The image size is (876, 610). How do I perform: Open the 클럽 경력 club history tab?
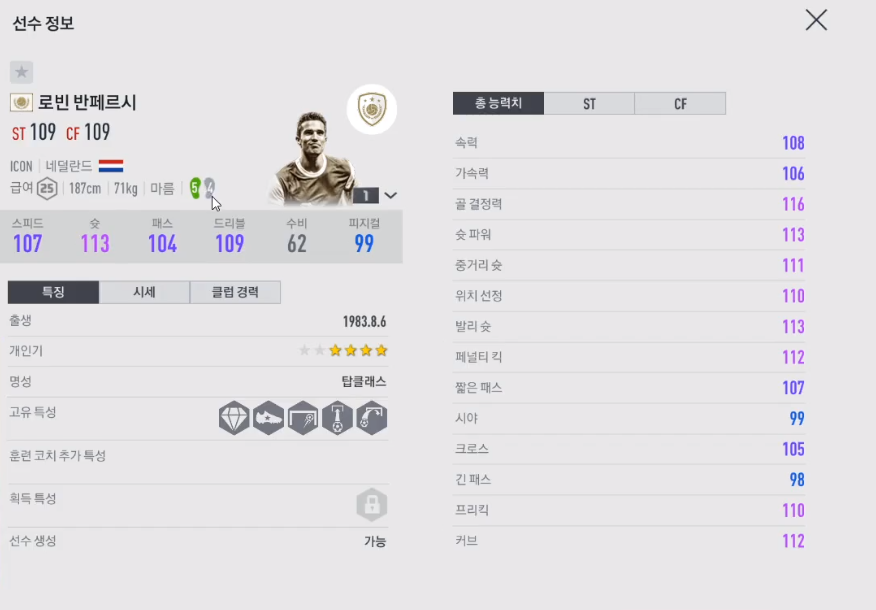coord(235,292)
